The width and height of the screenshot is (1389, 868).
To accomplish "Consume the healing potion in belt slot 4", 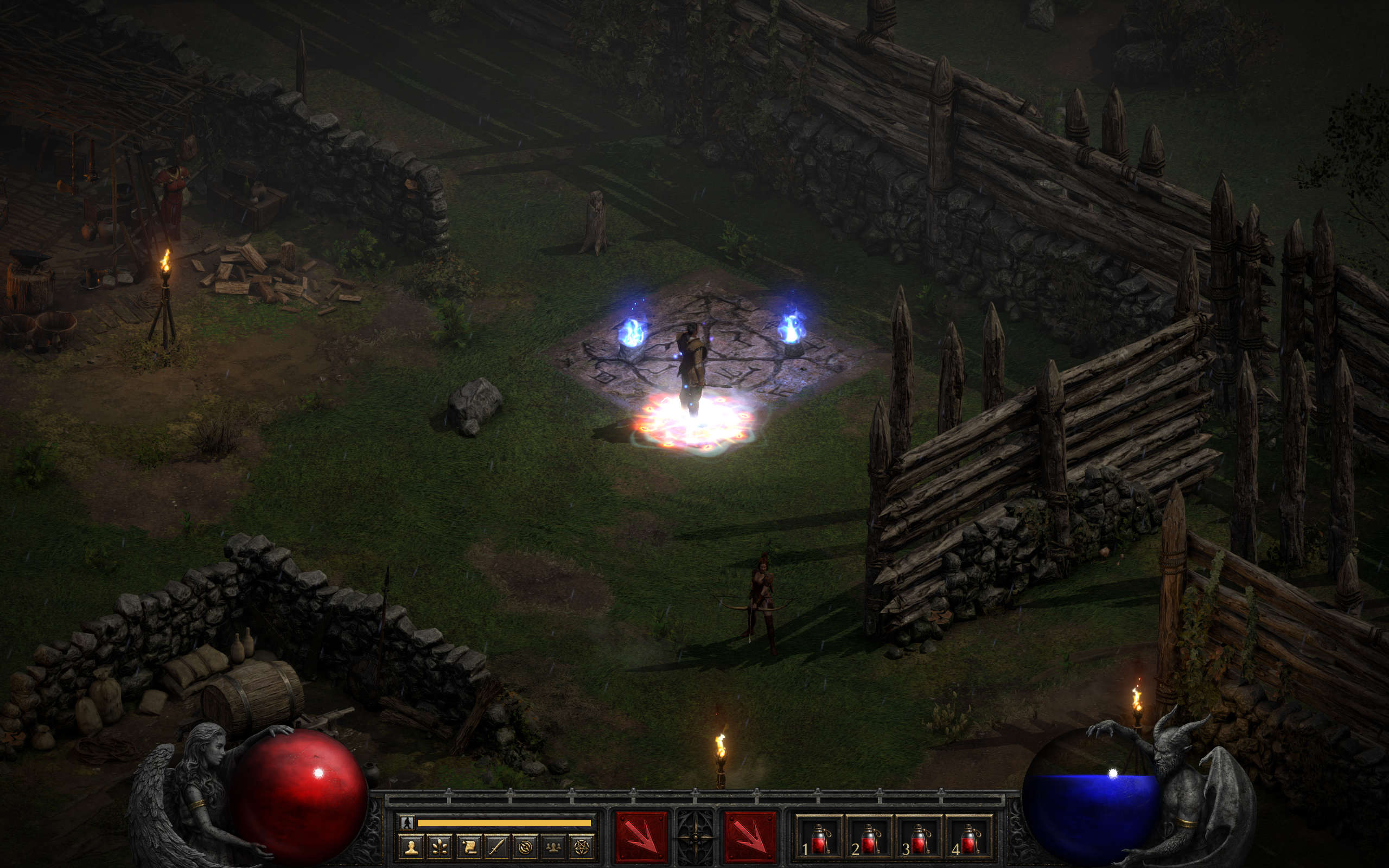I will click(969, 839).
